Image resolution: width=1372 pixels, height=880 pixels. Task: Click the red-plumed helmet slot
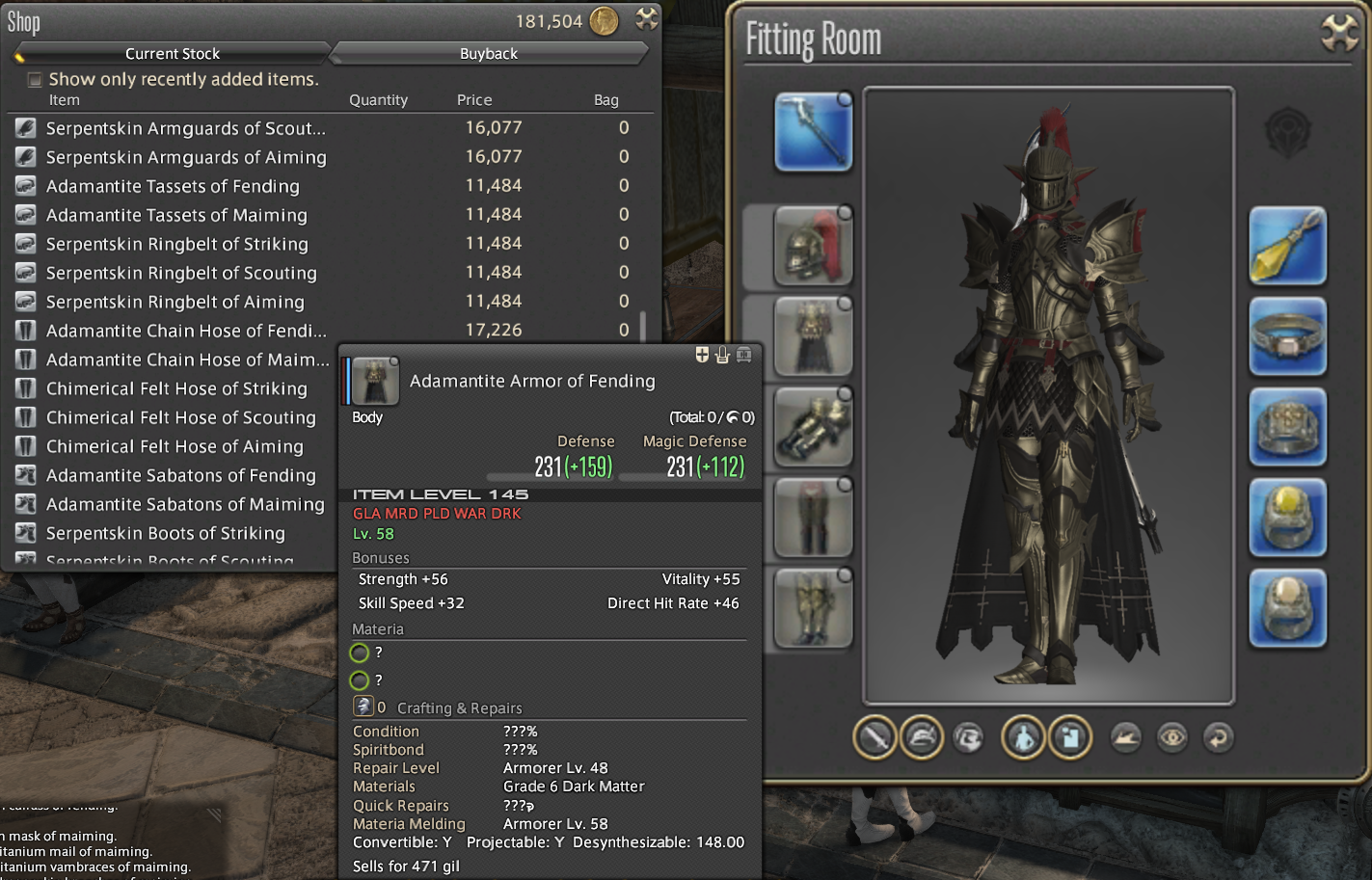click(x=813, y=246)
